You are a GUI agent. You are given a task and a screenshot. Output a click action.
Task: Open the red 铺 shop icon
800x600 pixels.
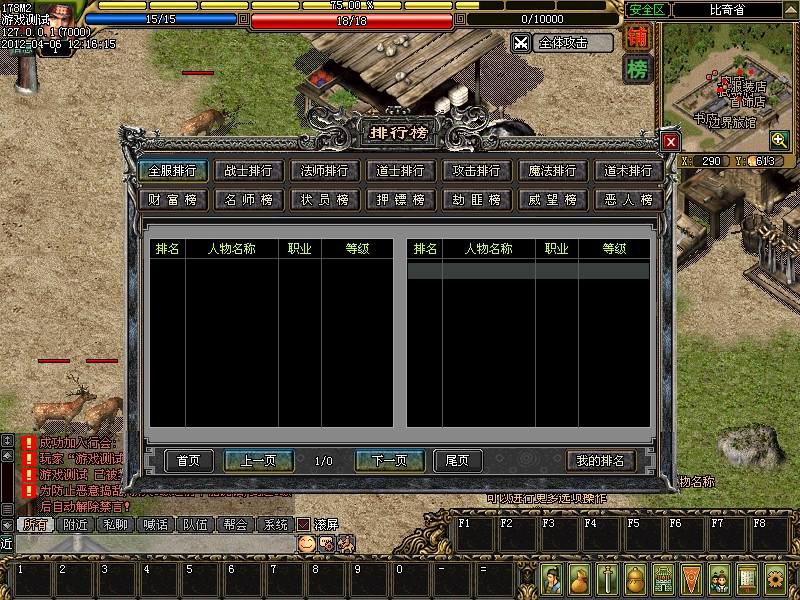tap(637, 40)
